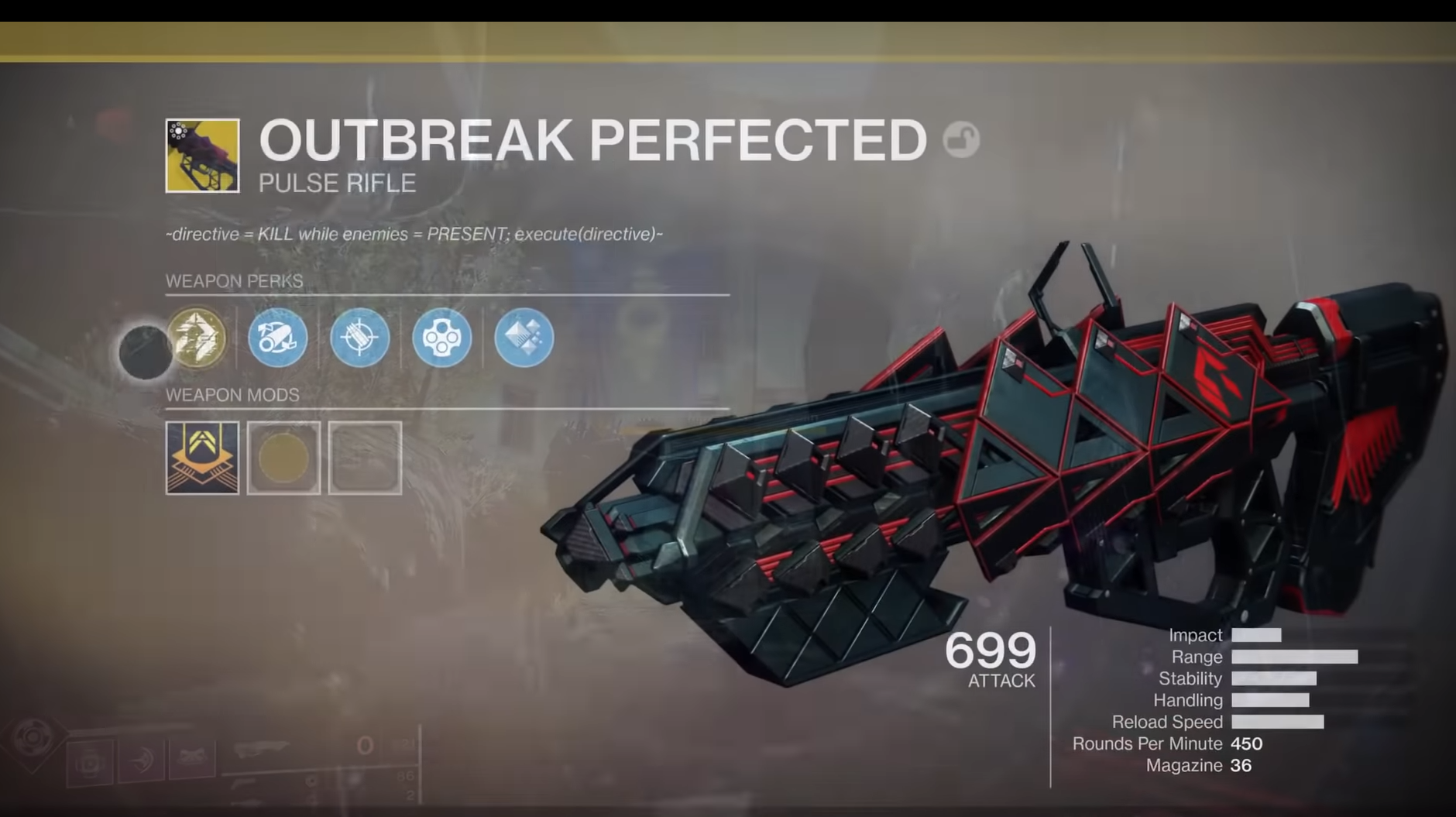This screenshot has height=817, width=1456.
Task: Click the OUTBREAK PERFECTED title text
Action: (x=592, y=140)
